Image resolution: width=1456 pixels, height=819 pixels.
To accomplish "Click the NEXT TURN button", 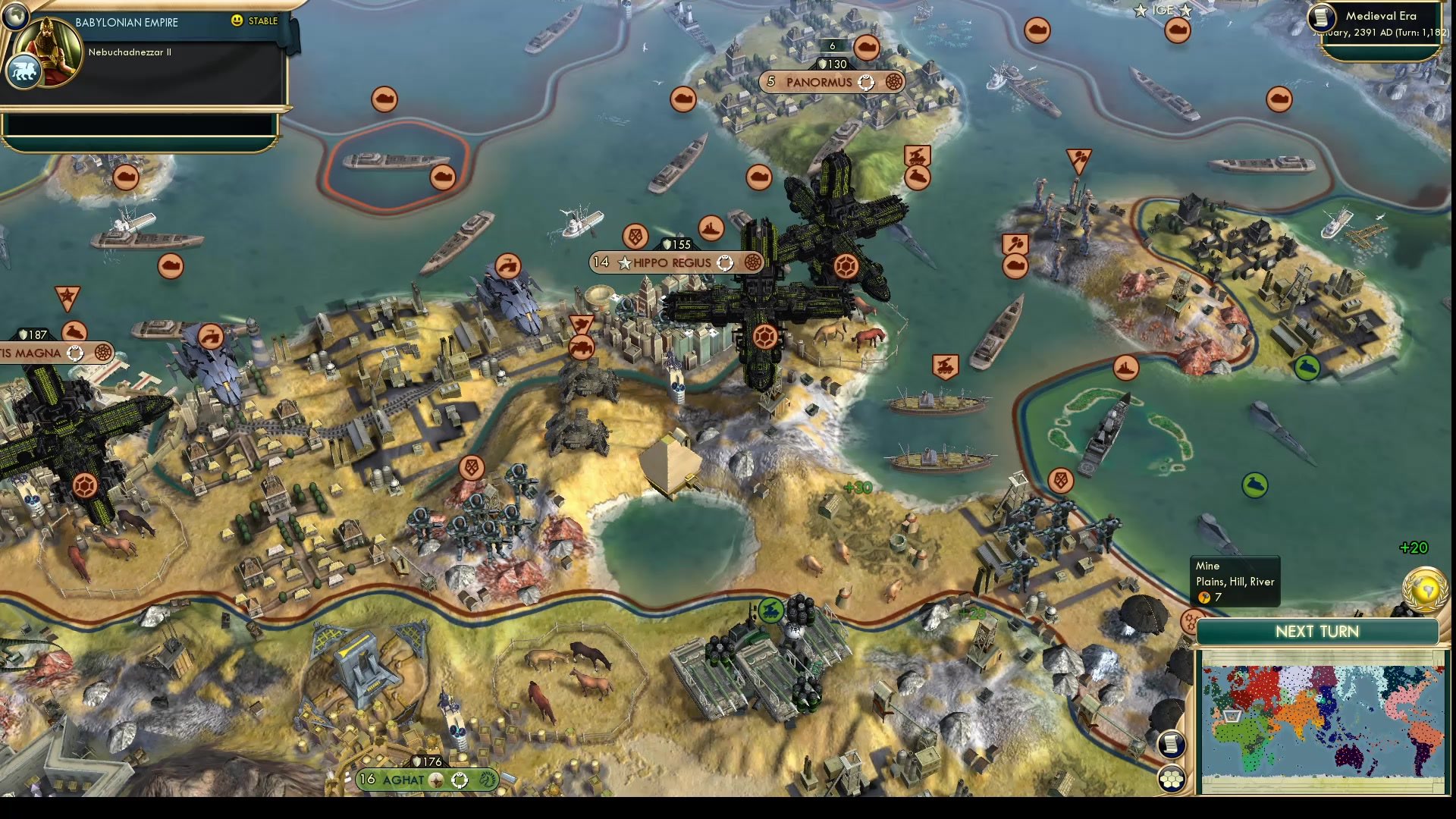I will [1317, 631].
